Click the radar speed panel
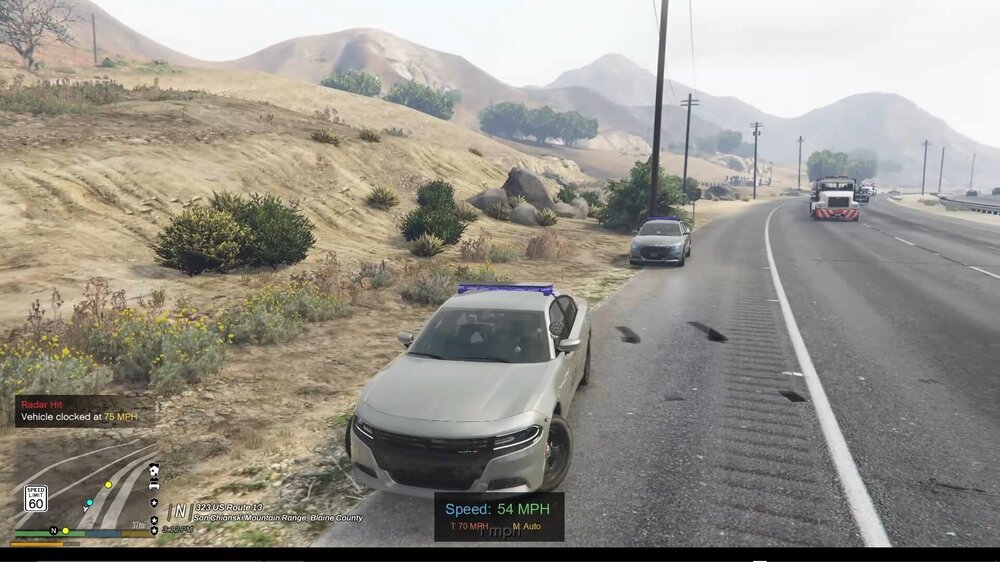1000x562 pixels. pyautogui.click(x=498, y=516)
